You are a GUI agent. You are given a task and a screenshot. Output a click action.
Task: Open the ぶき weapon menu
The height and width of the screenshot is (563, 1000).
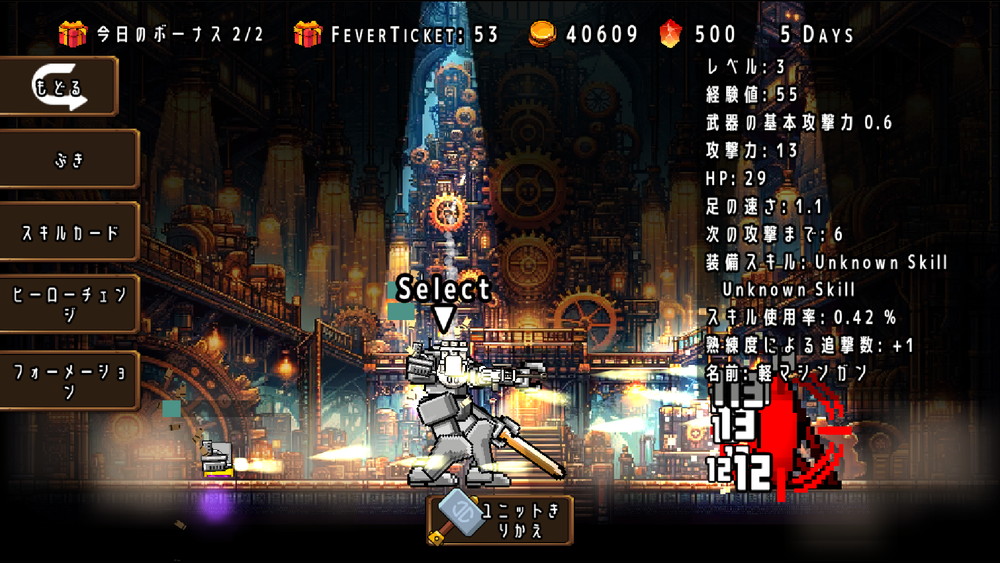(69, 159)
